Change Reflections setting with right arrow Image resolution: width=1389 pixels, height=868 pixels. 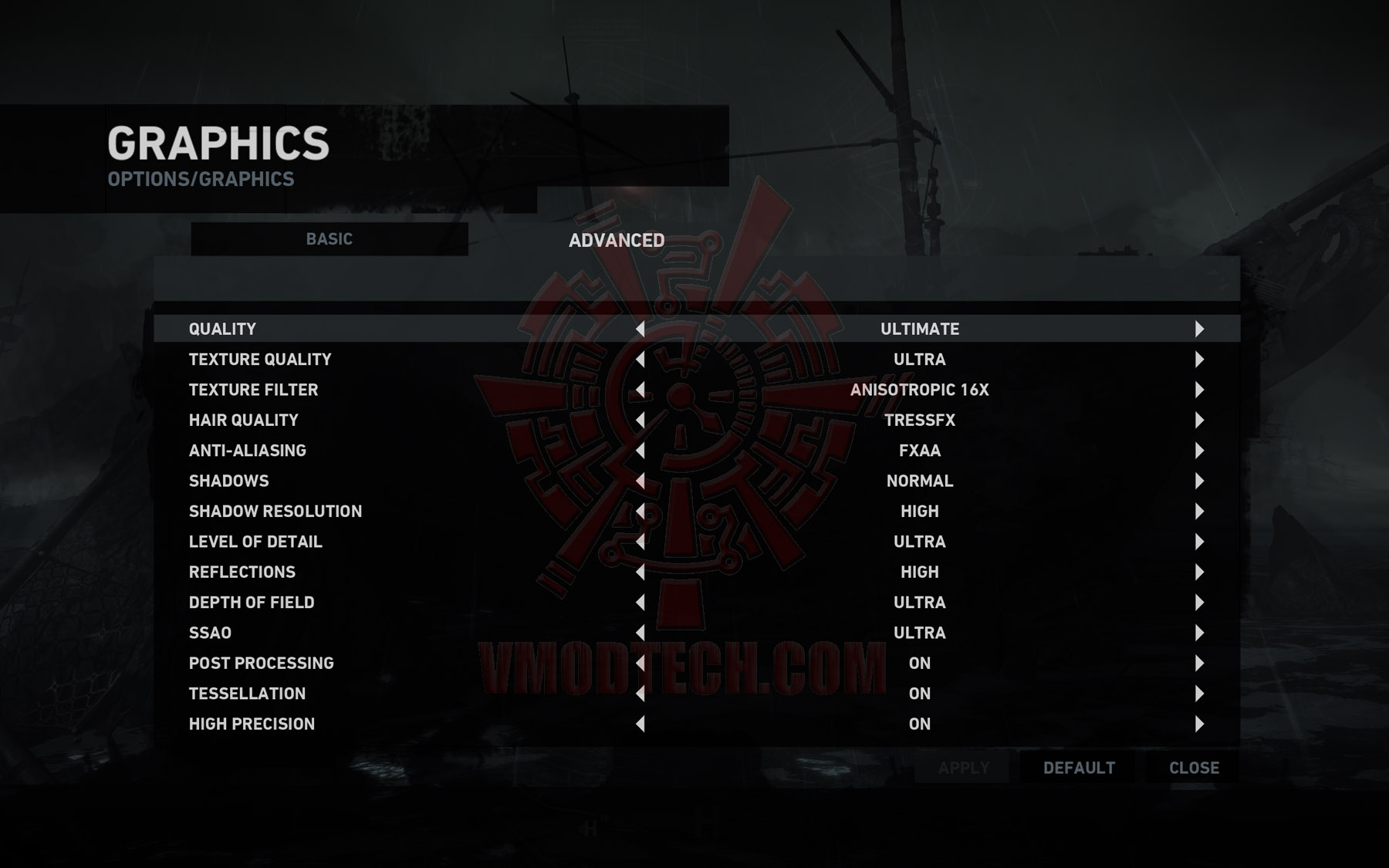point(1199,572)
